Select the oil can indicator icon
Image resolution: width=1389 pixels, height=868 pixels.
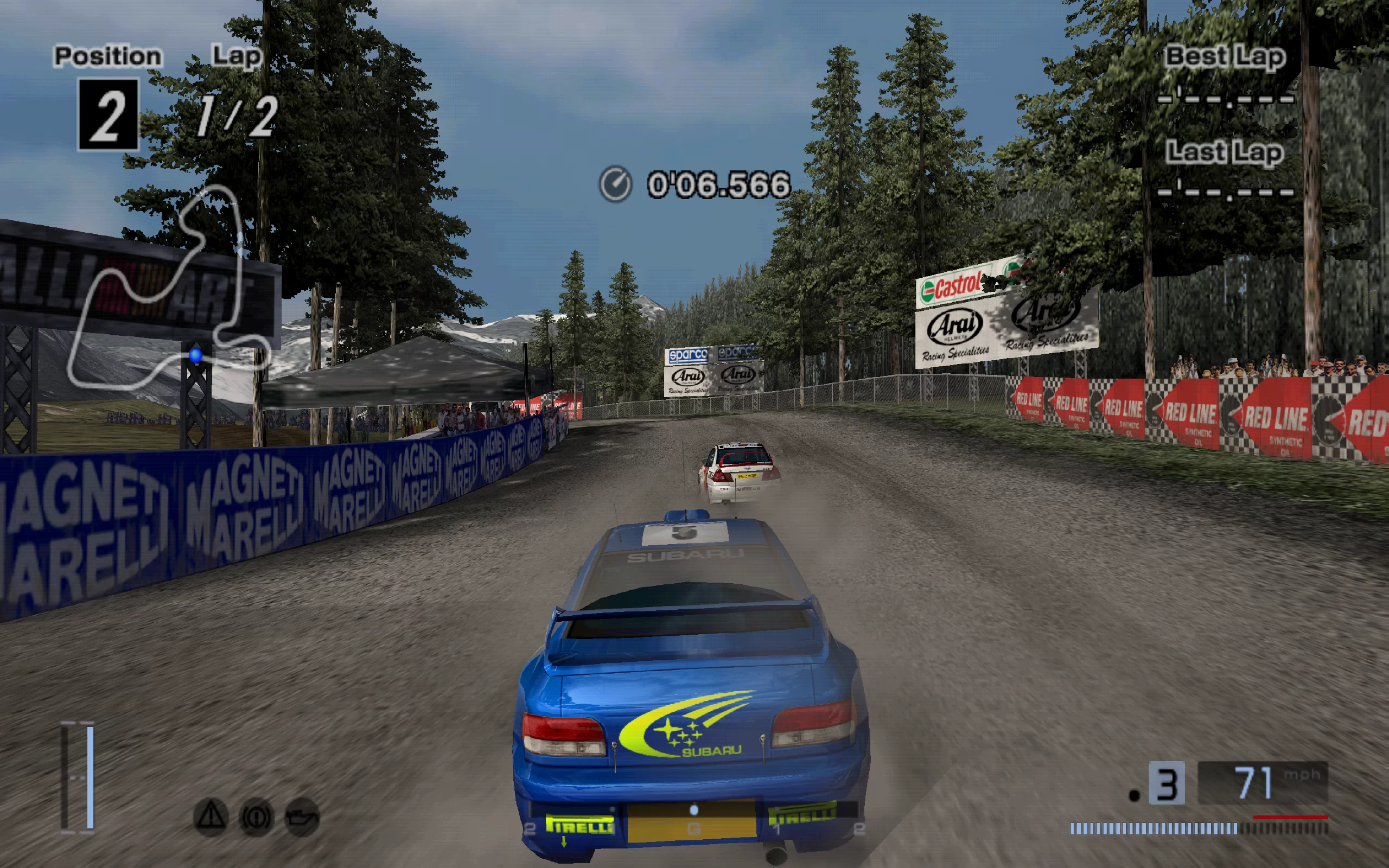[x=302, y=816]
